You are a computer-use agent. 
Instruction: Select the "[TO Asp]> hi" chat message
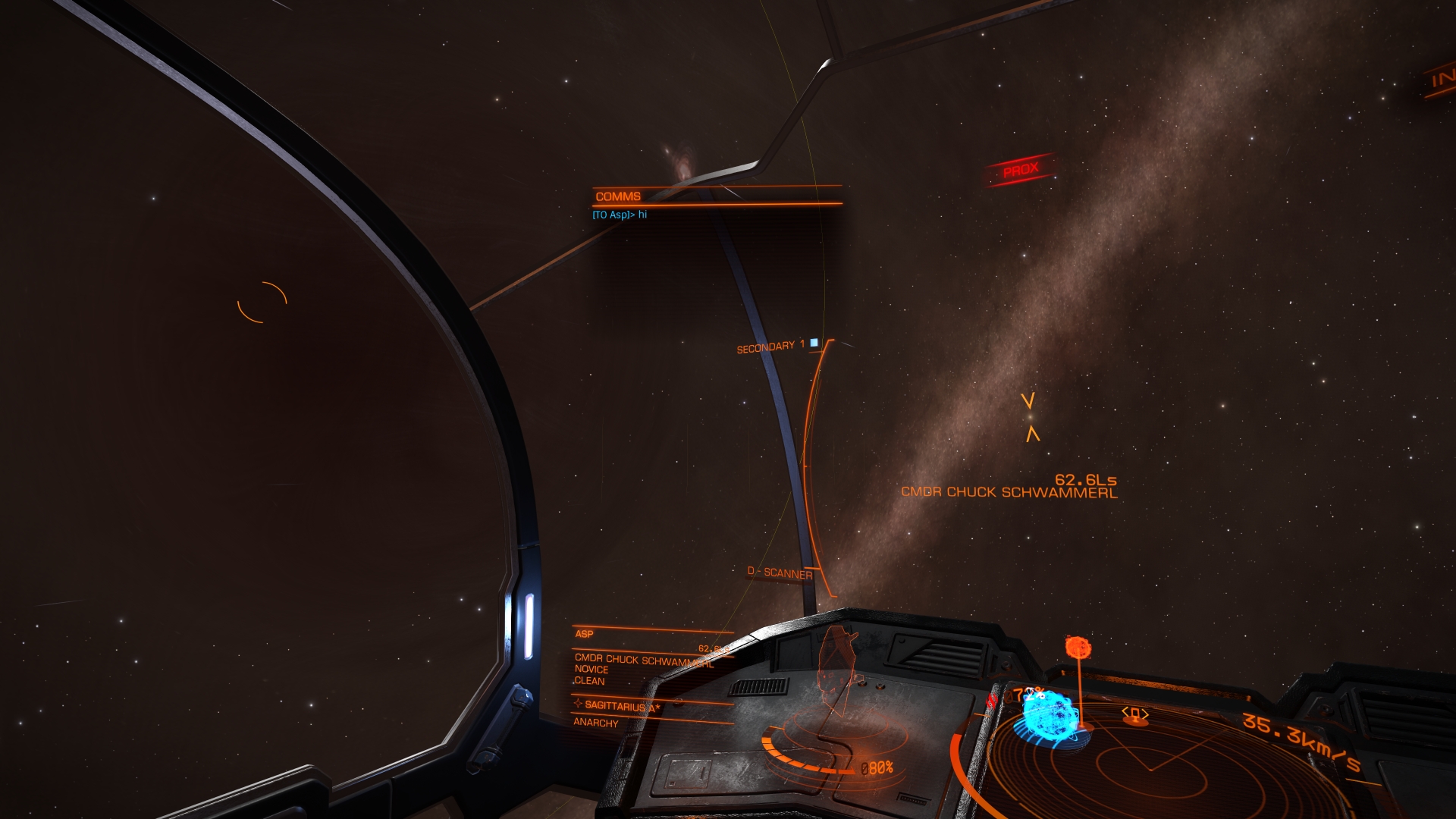620,215
